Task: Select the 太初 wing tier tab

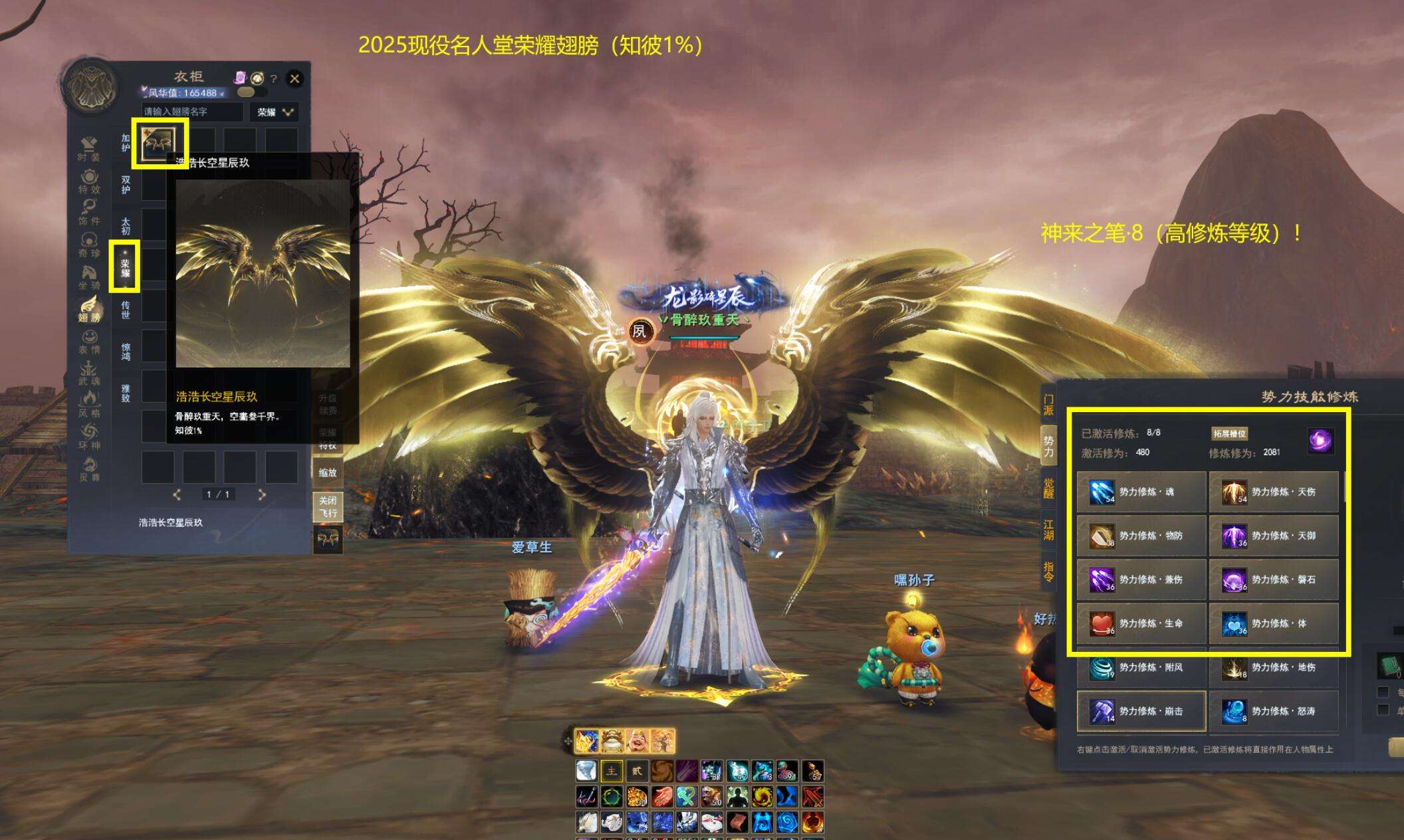Action: (126, 226)
